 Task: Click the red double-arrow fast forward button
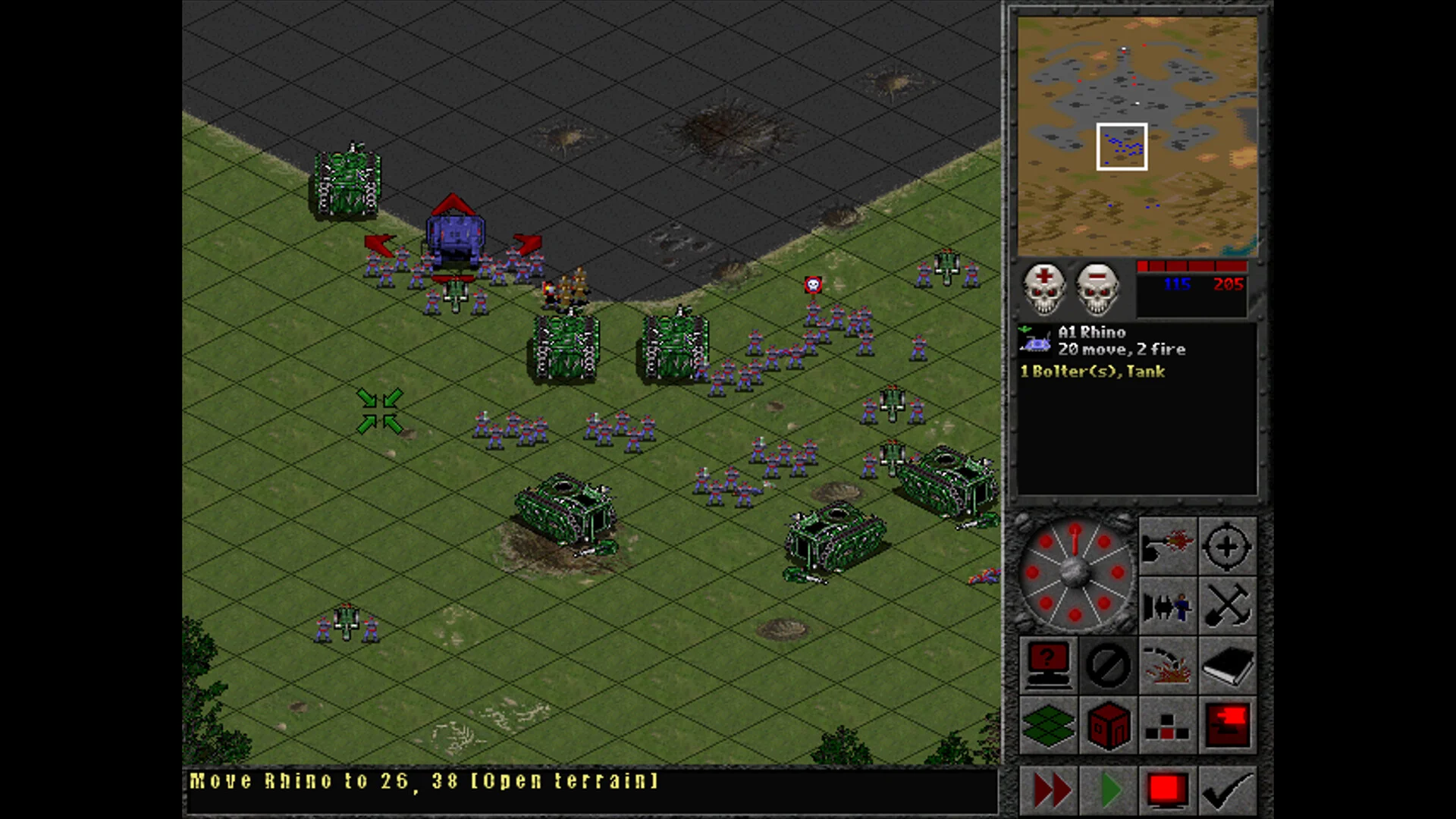click(x=1050, y=791)
